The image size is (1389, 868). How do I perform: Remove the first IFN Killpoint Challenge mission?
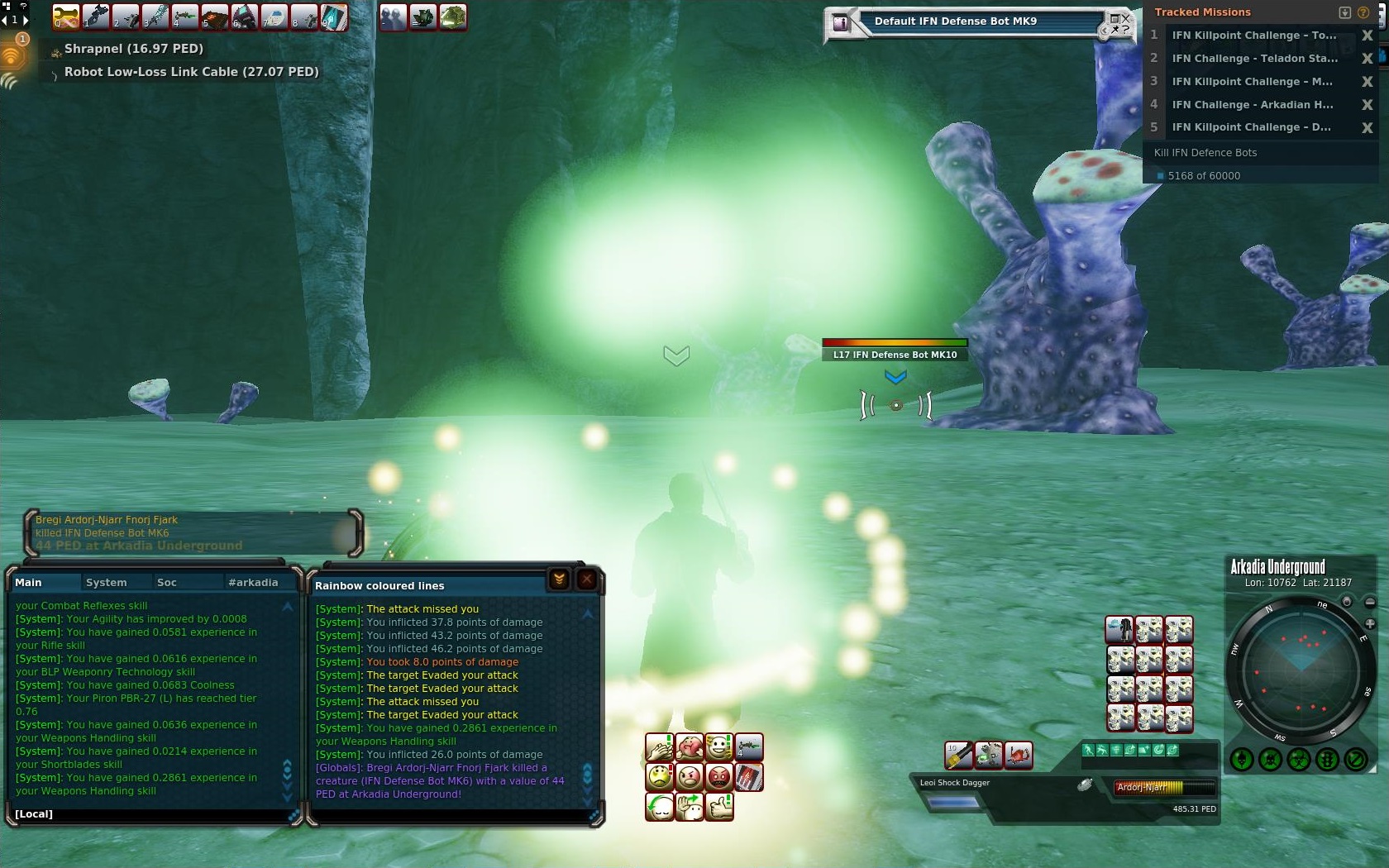click(x=1368, y=36)
